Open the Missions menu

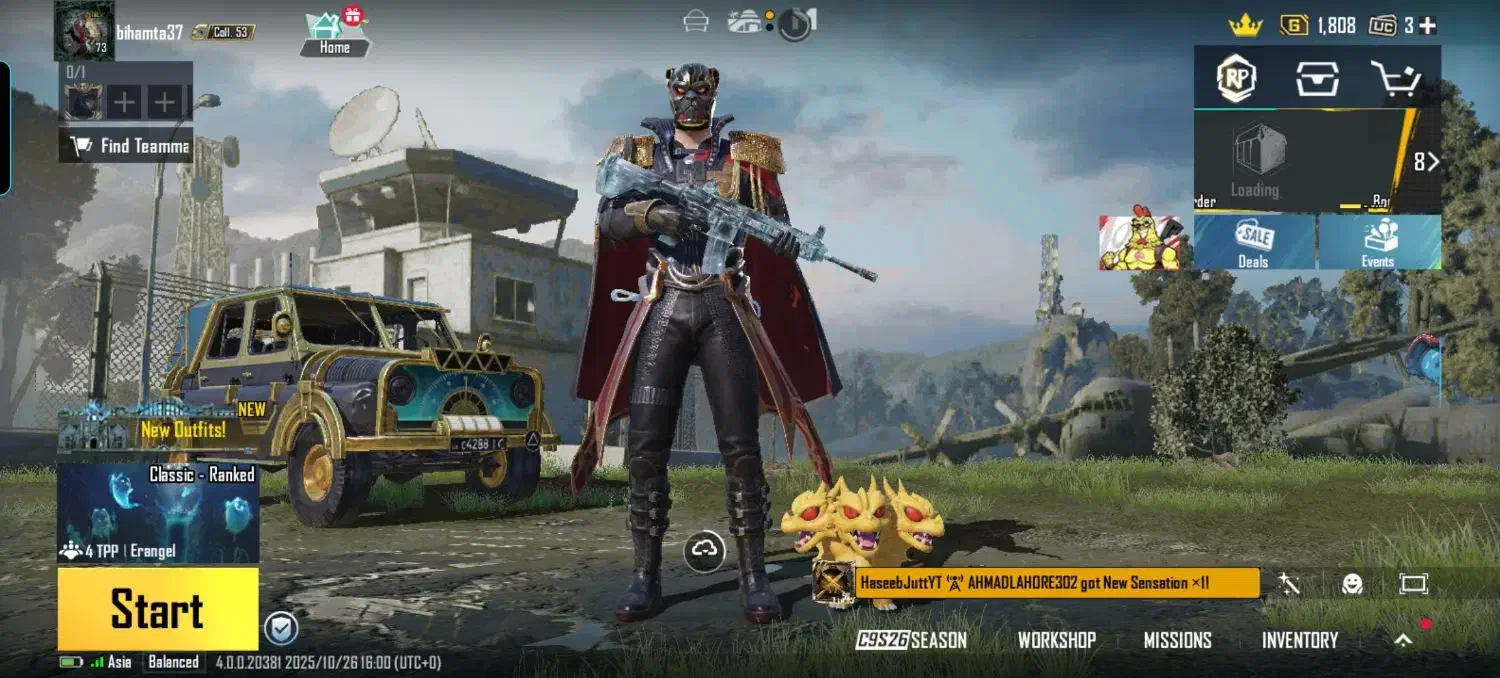point(1177,640)
